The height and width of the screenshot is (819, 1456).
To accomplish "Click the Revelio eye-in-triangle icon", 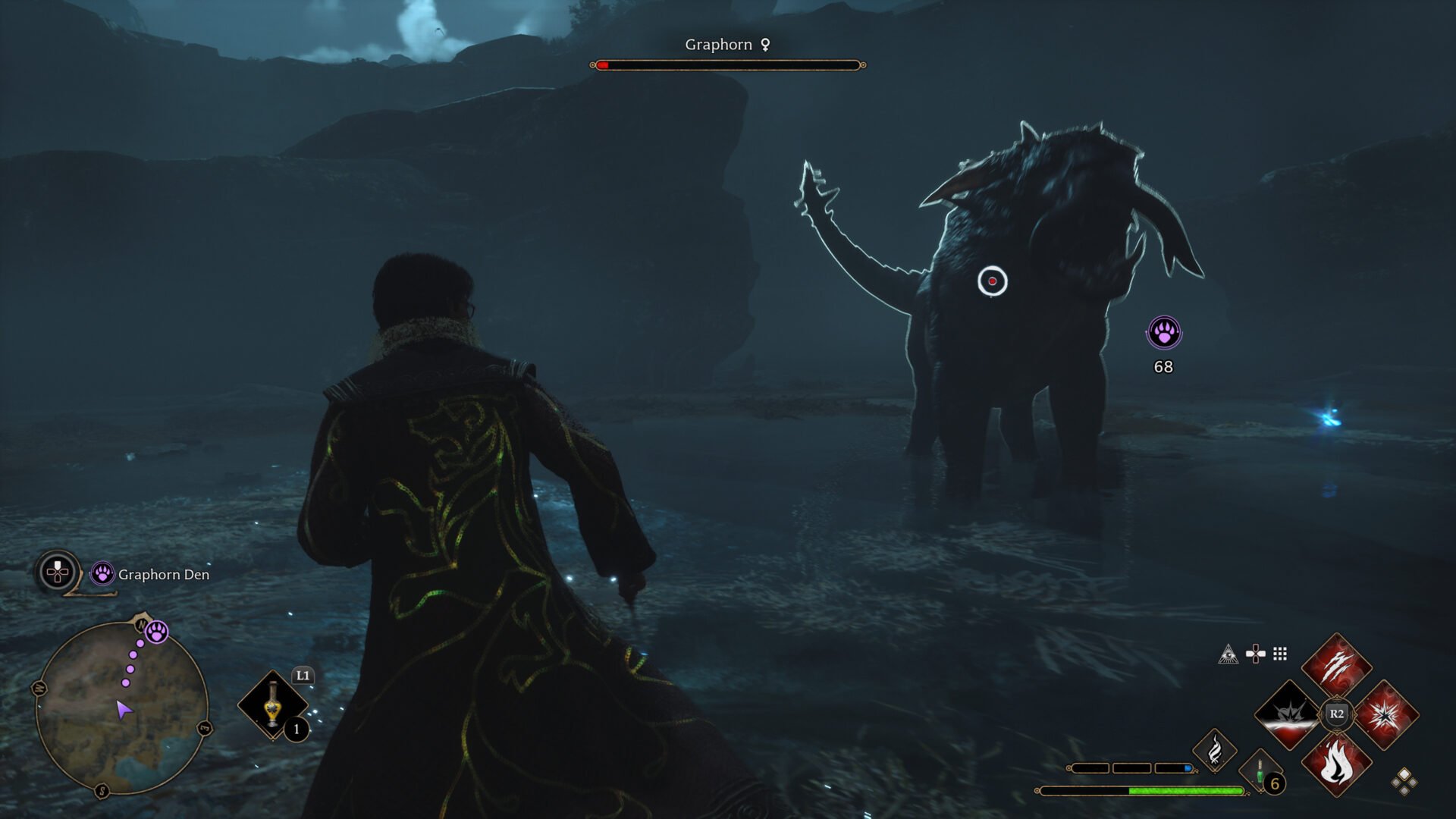I will click(1228, 654).
